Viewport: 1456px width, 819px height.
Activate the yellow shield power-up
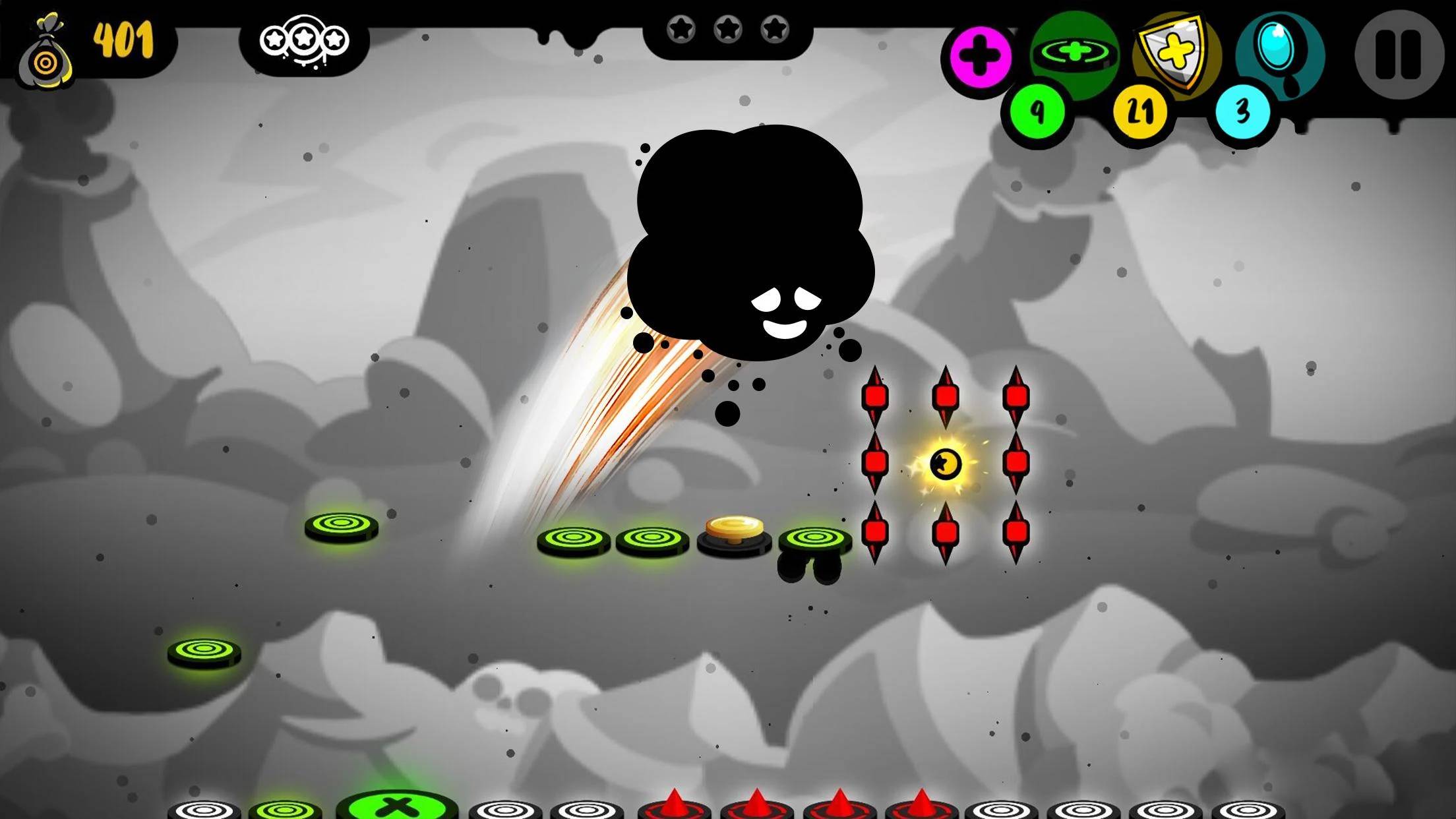1175,53
